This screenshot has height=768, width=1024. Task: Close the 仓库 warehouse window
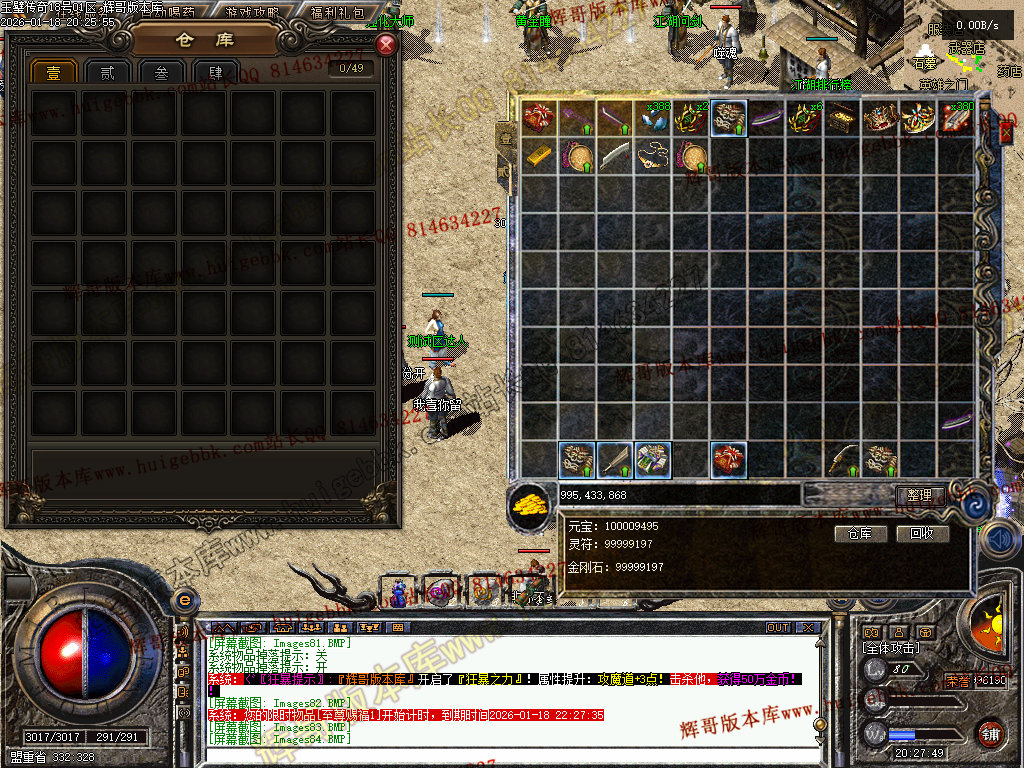click(386, 45)
